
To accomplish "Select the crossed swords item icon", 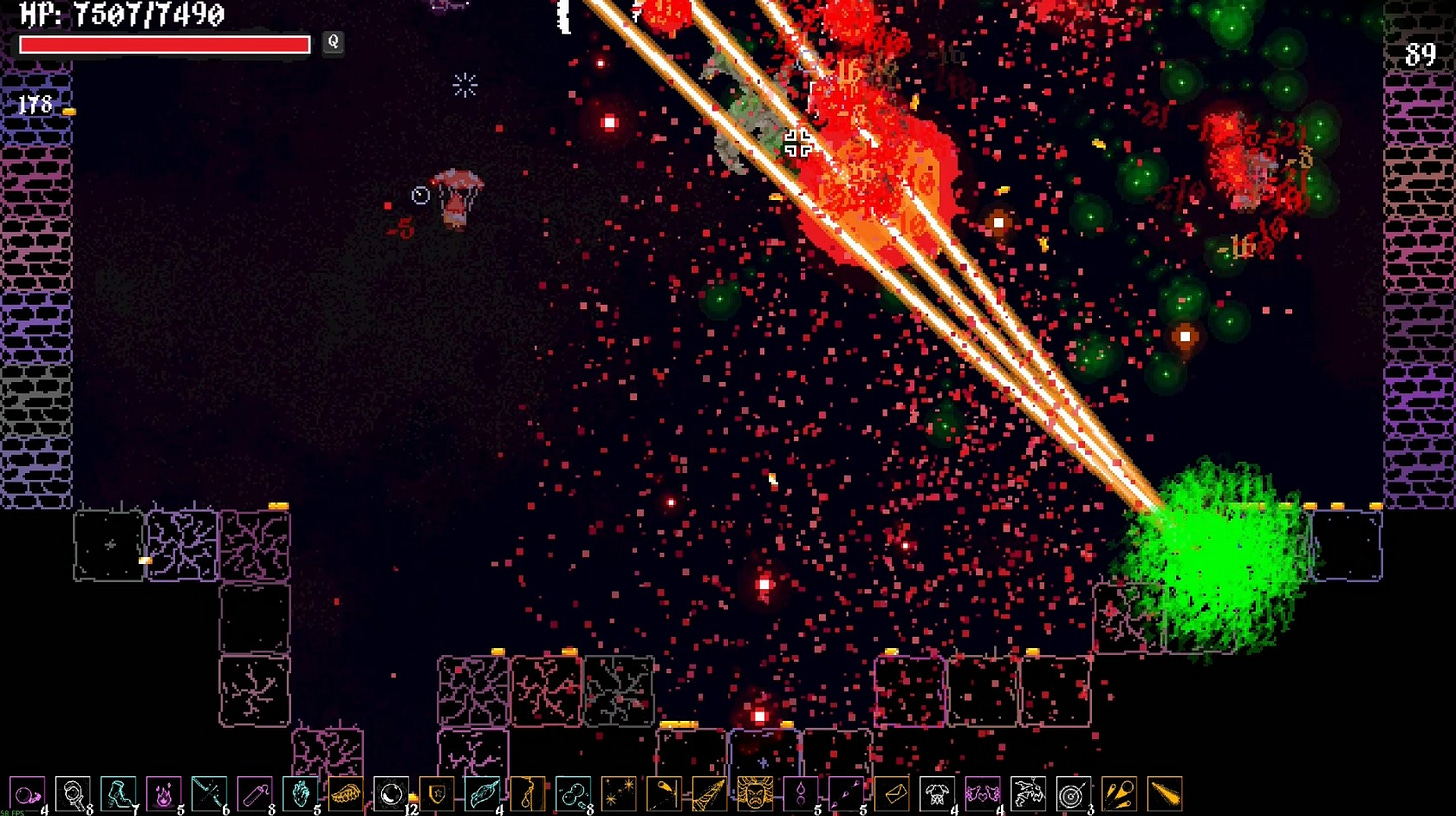I will click(x=209, y=794).
